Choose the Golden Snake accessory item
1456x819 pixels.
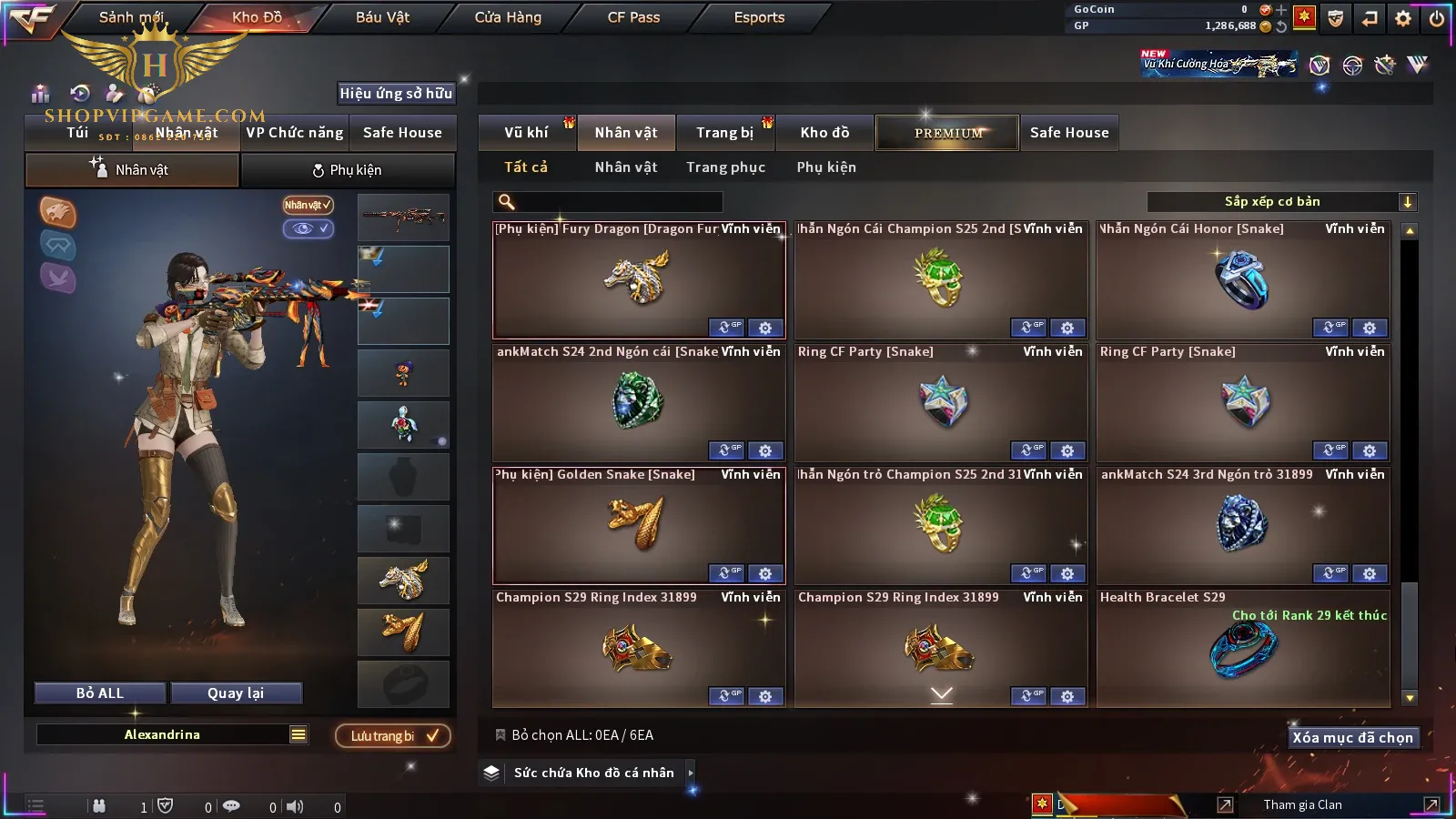(x=638, y=526)
